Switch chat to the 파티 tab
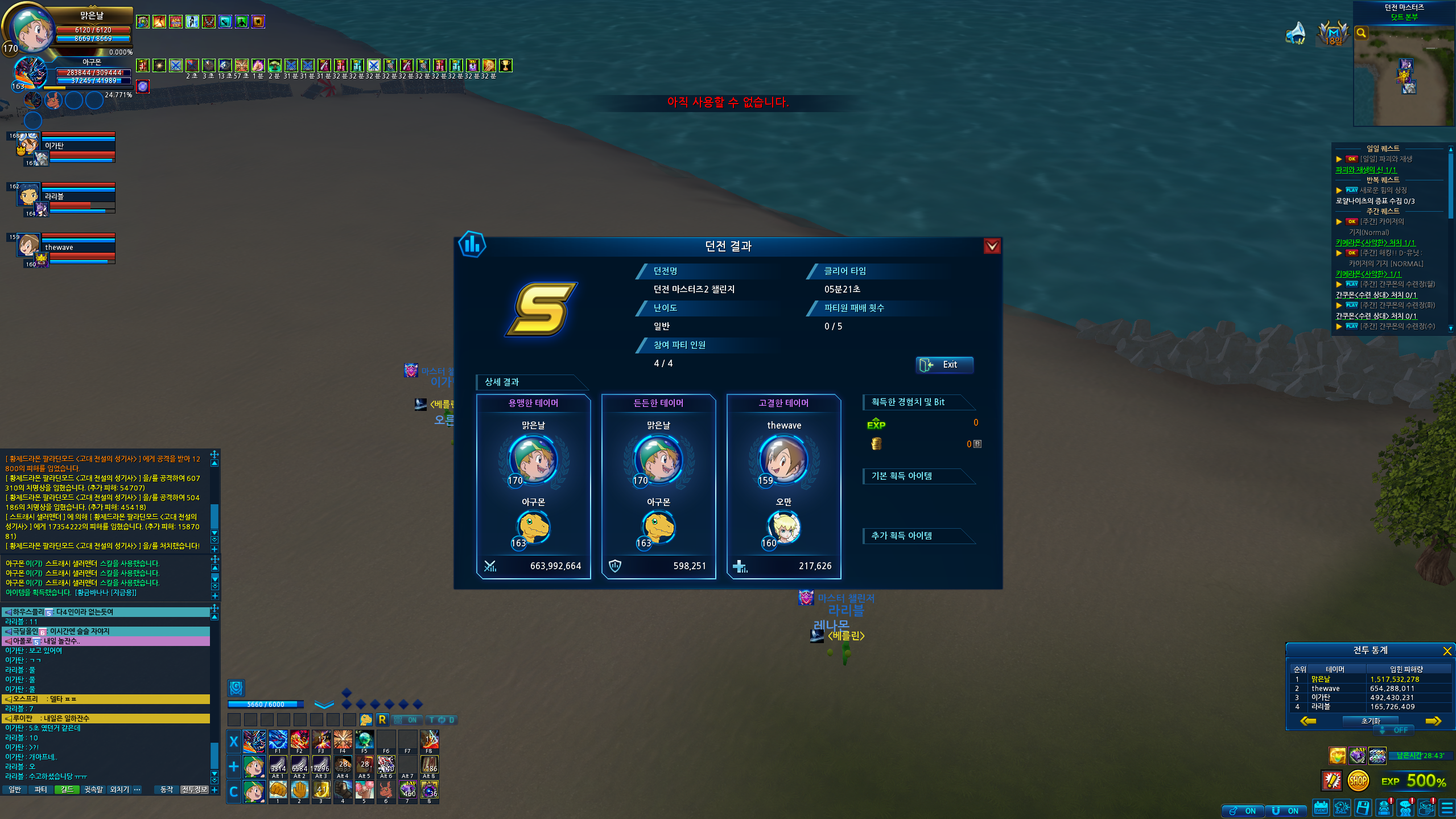 coord(40,789)
